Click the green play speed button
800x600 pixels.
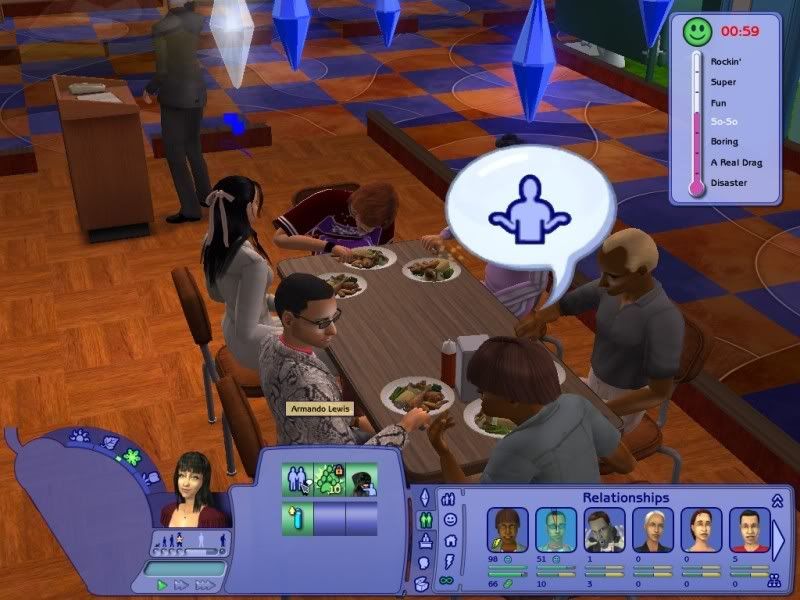(163, 585)
